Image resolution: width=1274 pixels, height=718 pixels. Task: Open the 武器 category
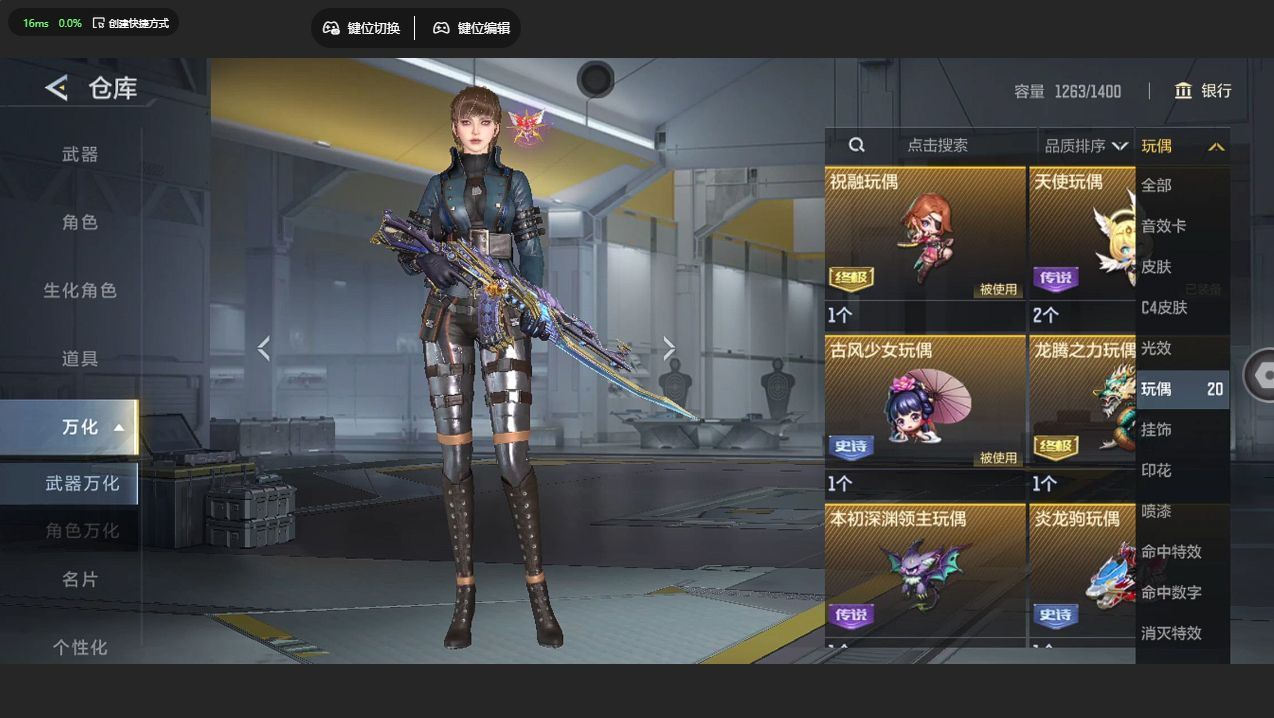tap(80, 154)
